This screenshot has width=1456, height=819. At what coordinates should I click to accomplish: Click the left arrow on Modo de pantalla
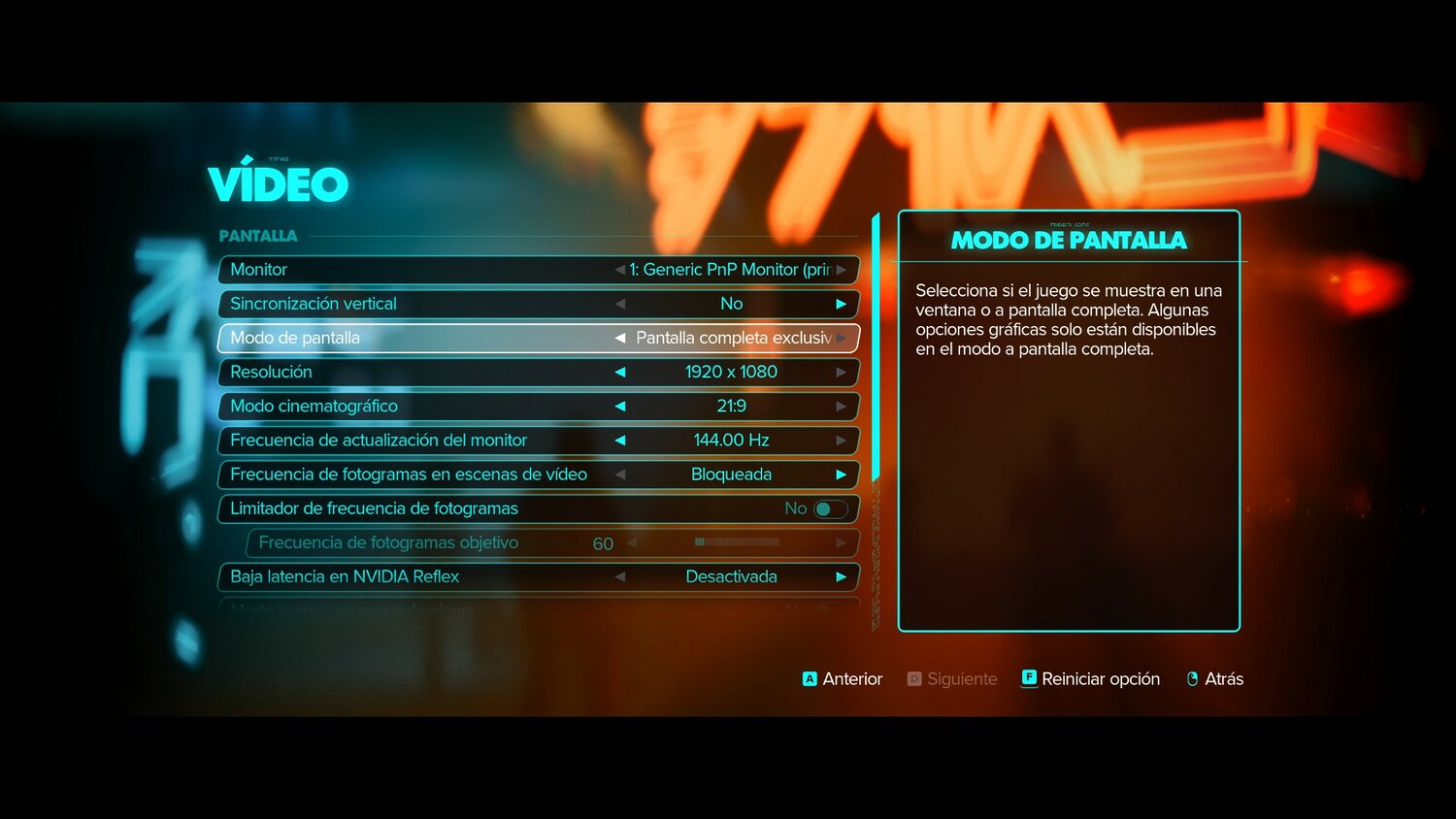coord(620,338)
